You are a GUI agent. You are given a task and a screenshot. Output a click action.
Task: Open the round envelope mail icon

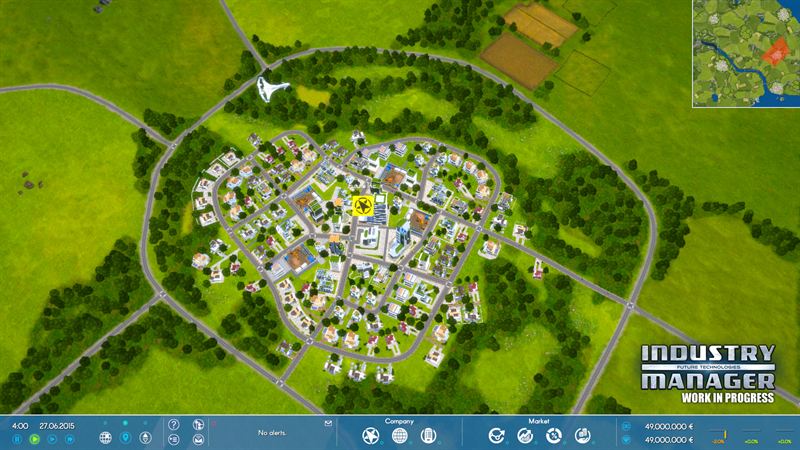(197, 439)
